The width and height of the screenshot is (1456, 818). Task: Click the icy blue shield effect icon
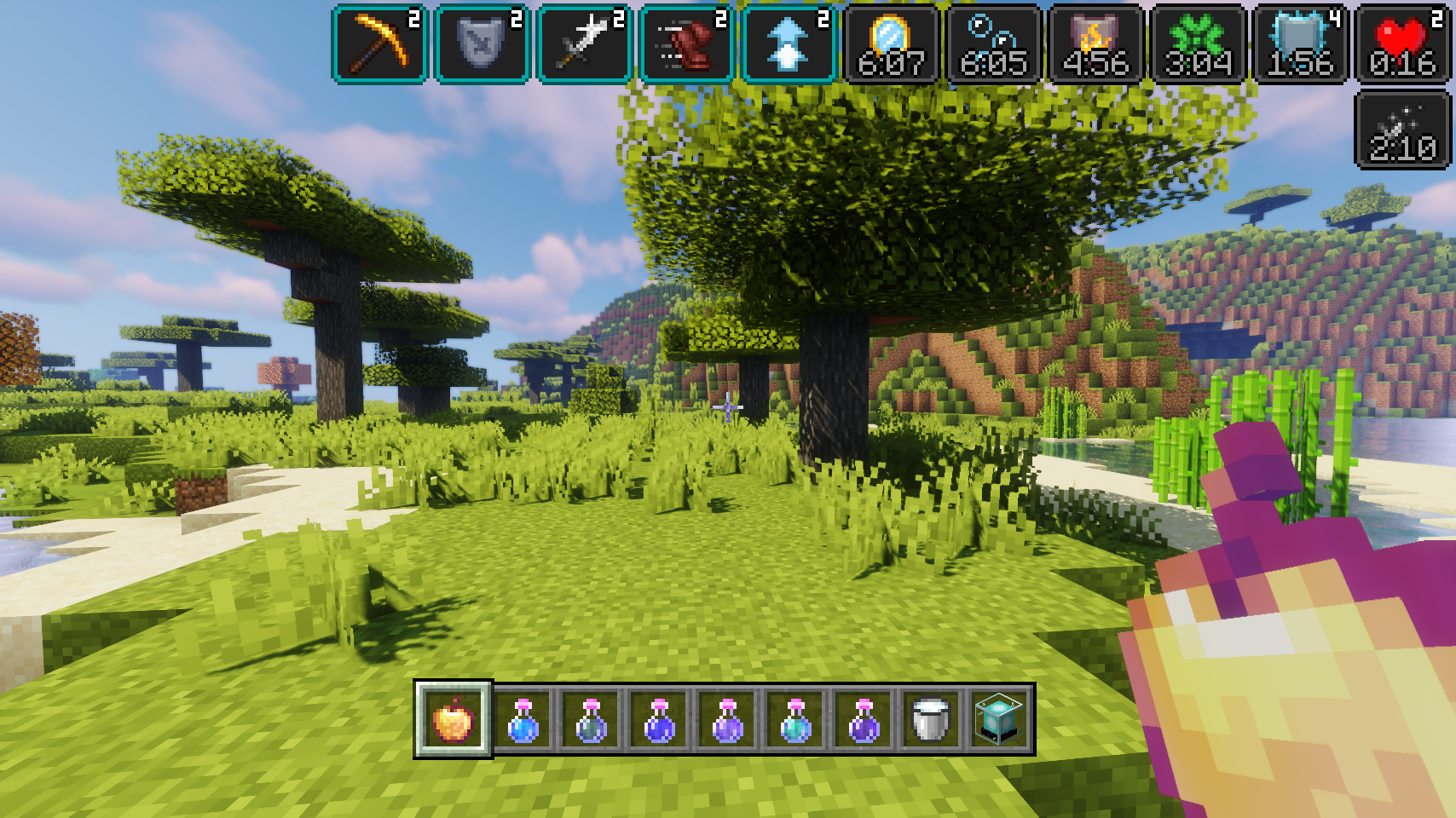point(1301,44)
